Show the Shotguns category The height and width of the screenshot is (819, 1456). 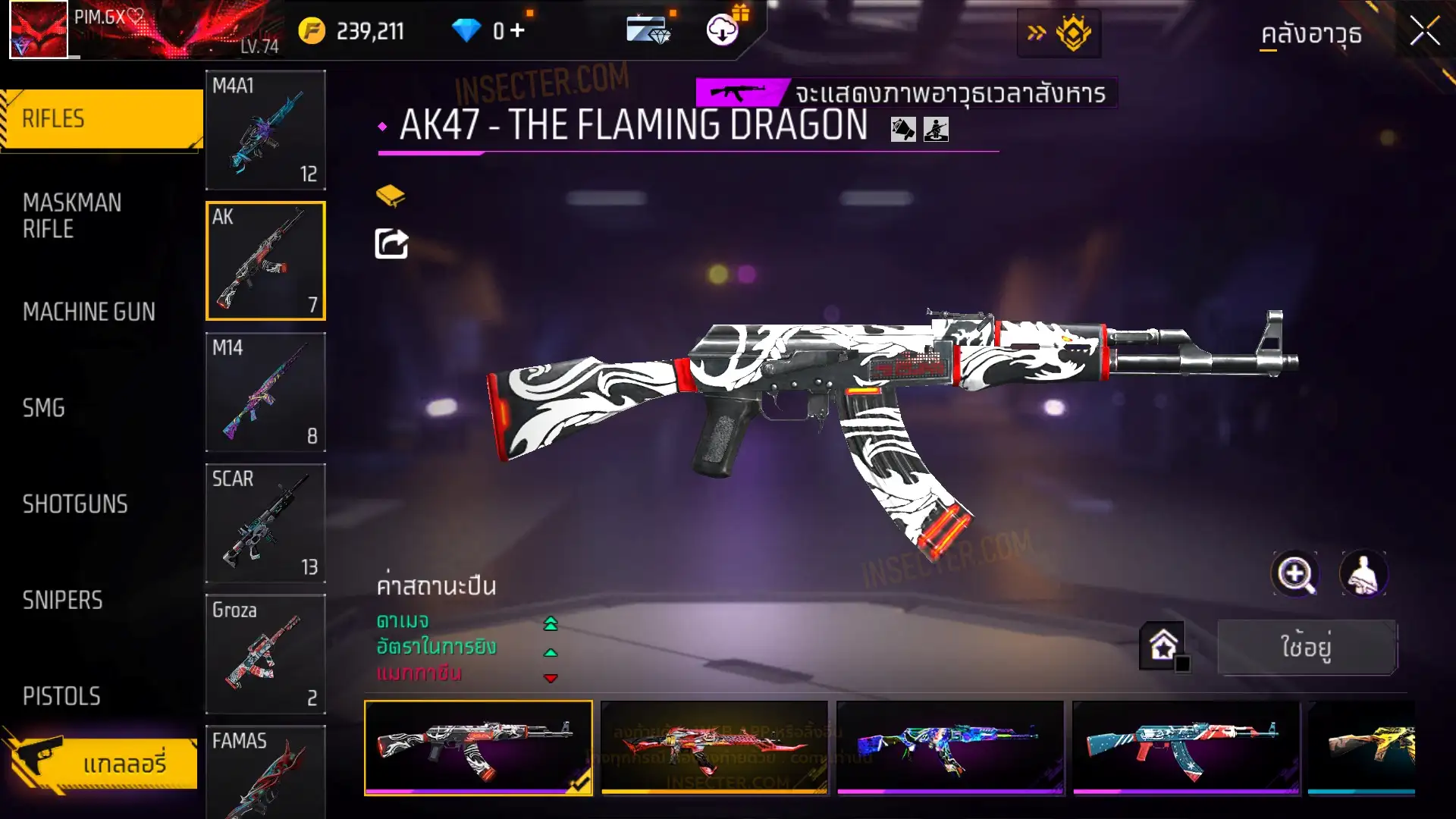[75, 504]
